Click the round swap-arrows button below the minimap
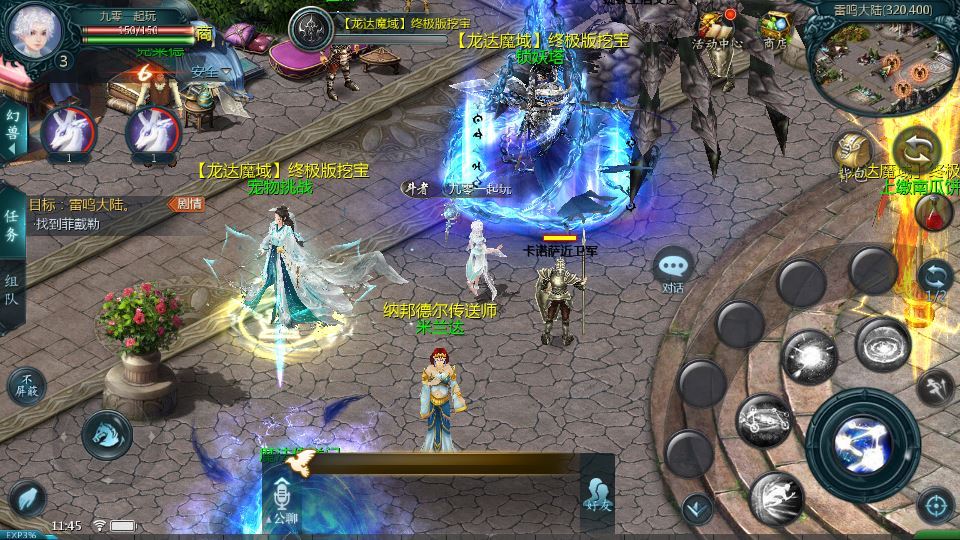Image resolution: width=960 pixels, height=540 pixels. point(916,150)
